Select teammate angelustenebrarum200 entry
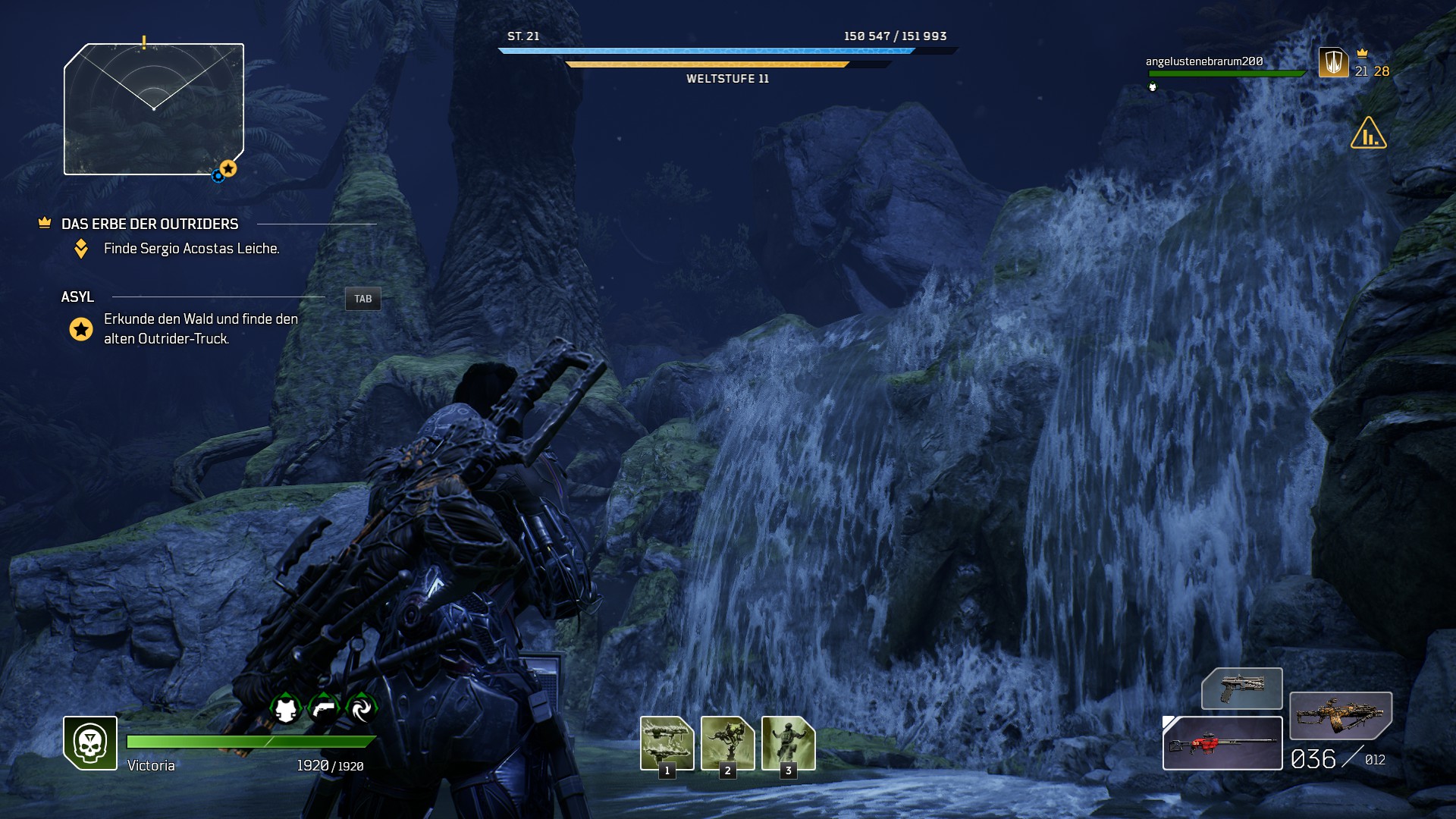Screen dimensions: 1456x819 click(x=1204, y=61)
